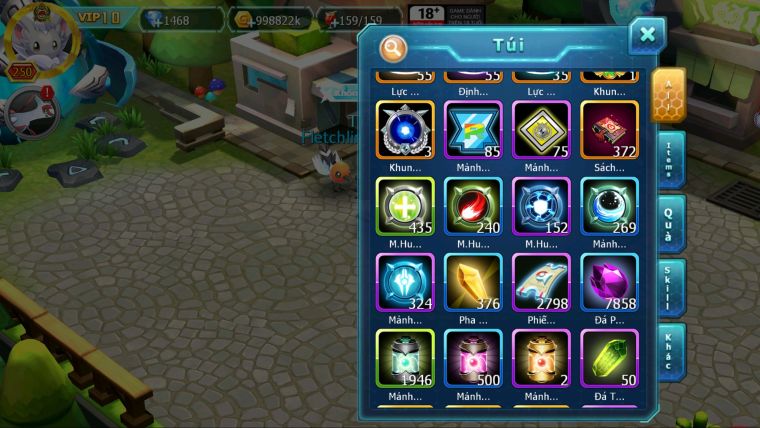Open the bag search magnifier button
The image size is (760, 428).
394,47
